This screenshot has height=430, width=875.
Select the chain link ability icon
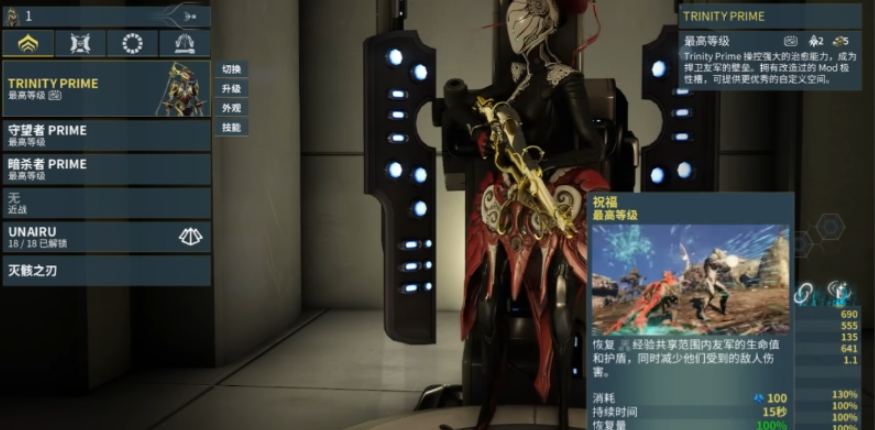tap(804, 292)
